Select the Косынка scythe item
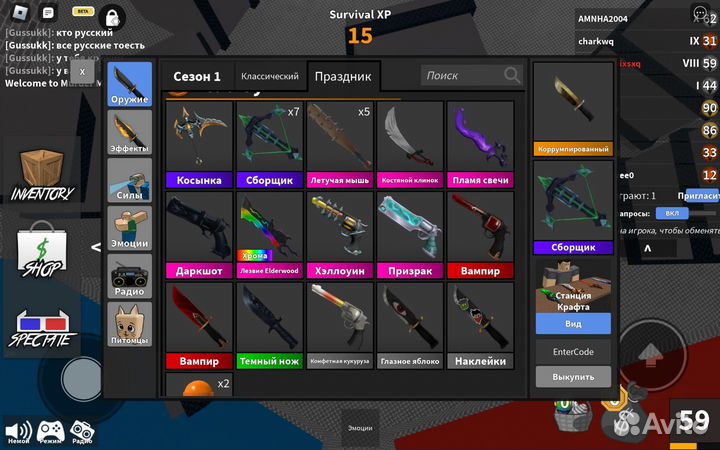Viewport: 720px width, 450px height. [199, 145]
